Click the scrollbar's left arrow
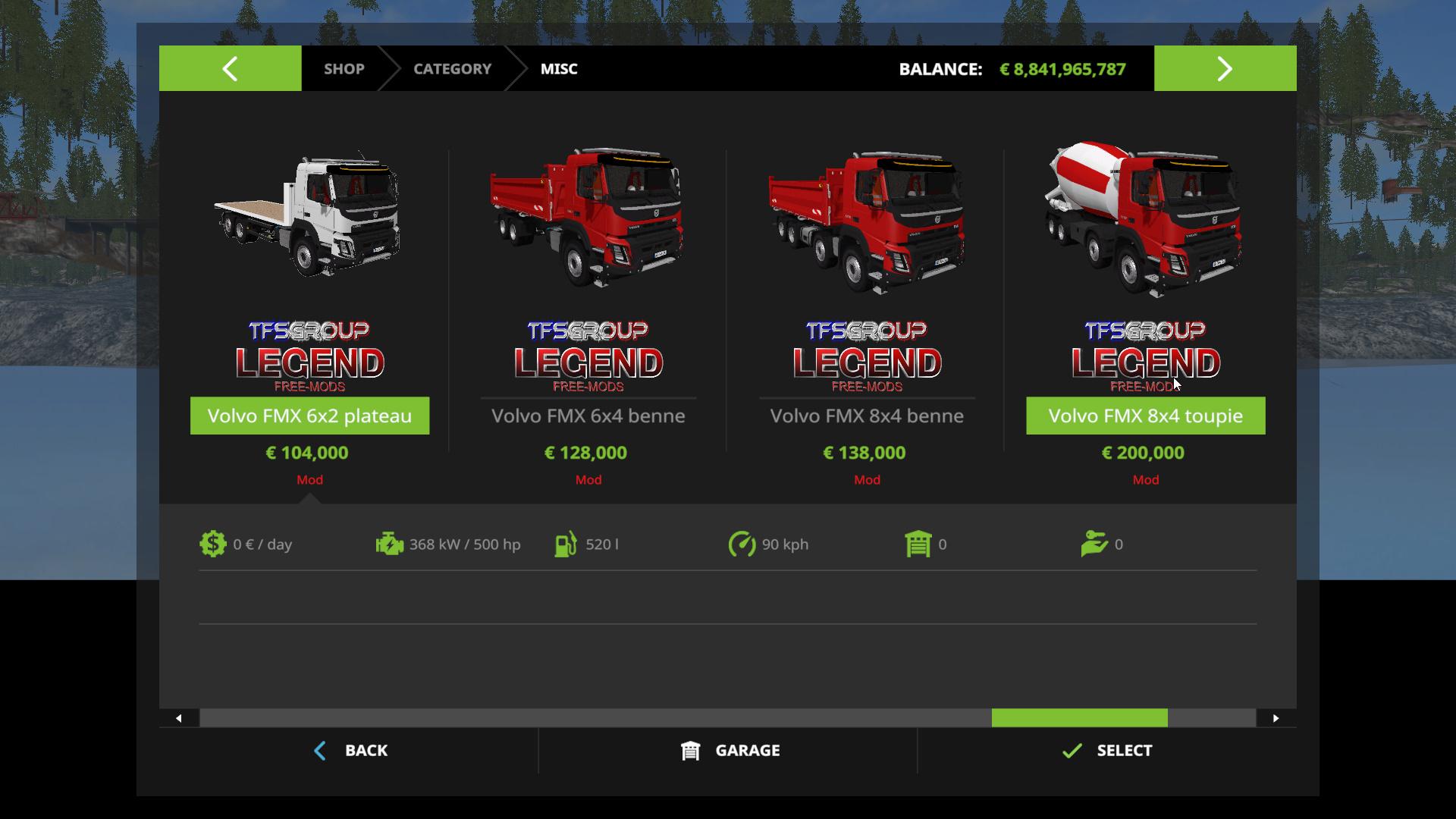This screenshot has width=1456, height=819. click(x=179, y=718)
